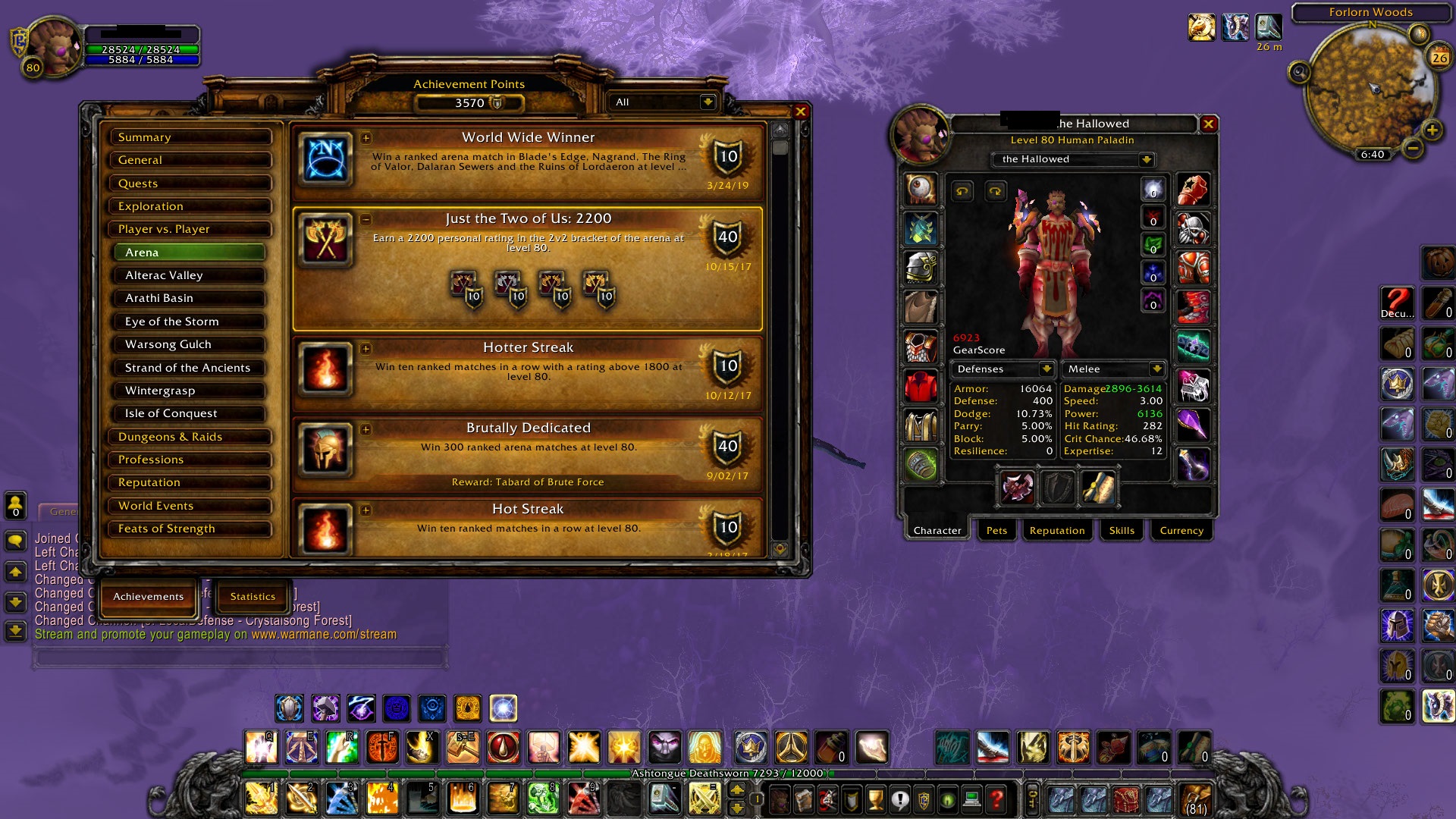Open the talents micro menu icon
This screenshot has height=819, width=1456.
tap(827, 800)
